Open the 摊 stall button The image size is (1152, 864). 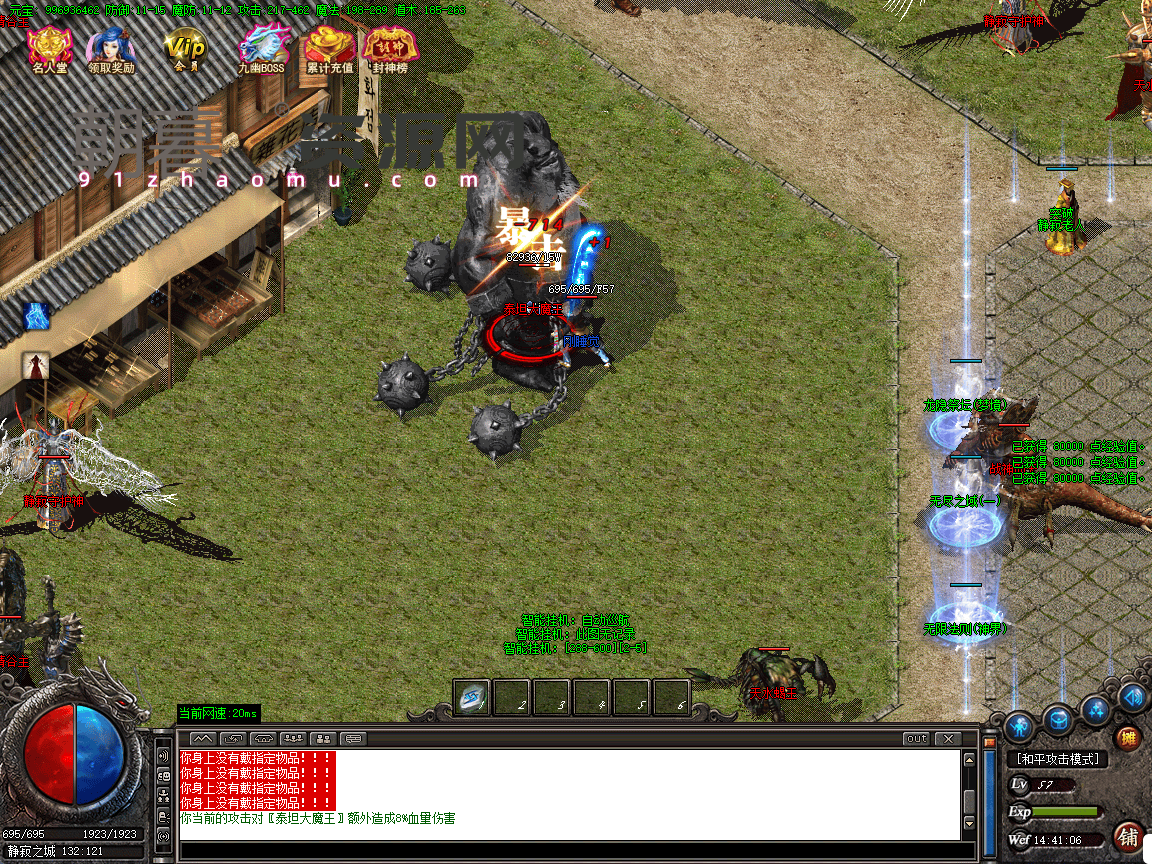tap(1128, 739)
